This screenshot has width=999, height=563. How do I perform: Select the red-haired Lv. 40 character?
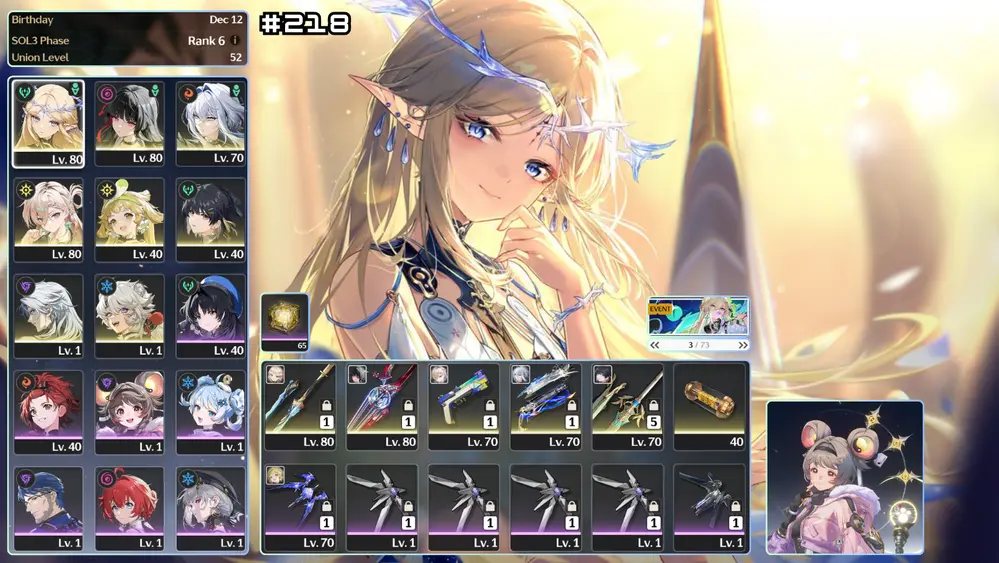click(x=48, y=412)
